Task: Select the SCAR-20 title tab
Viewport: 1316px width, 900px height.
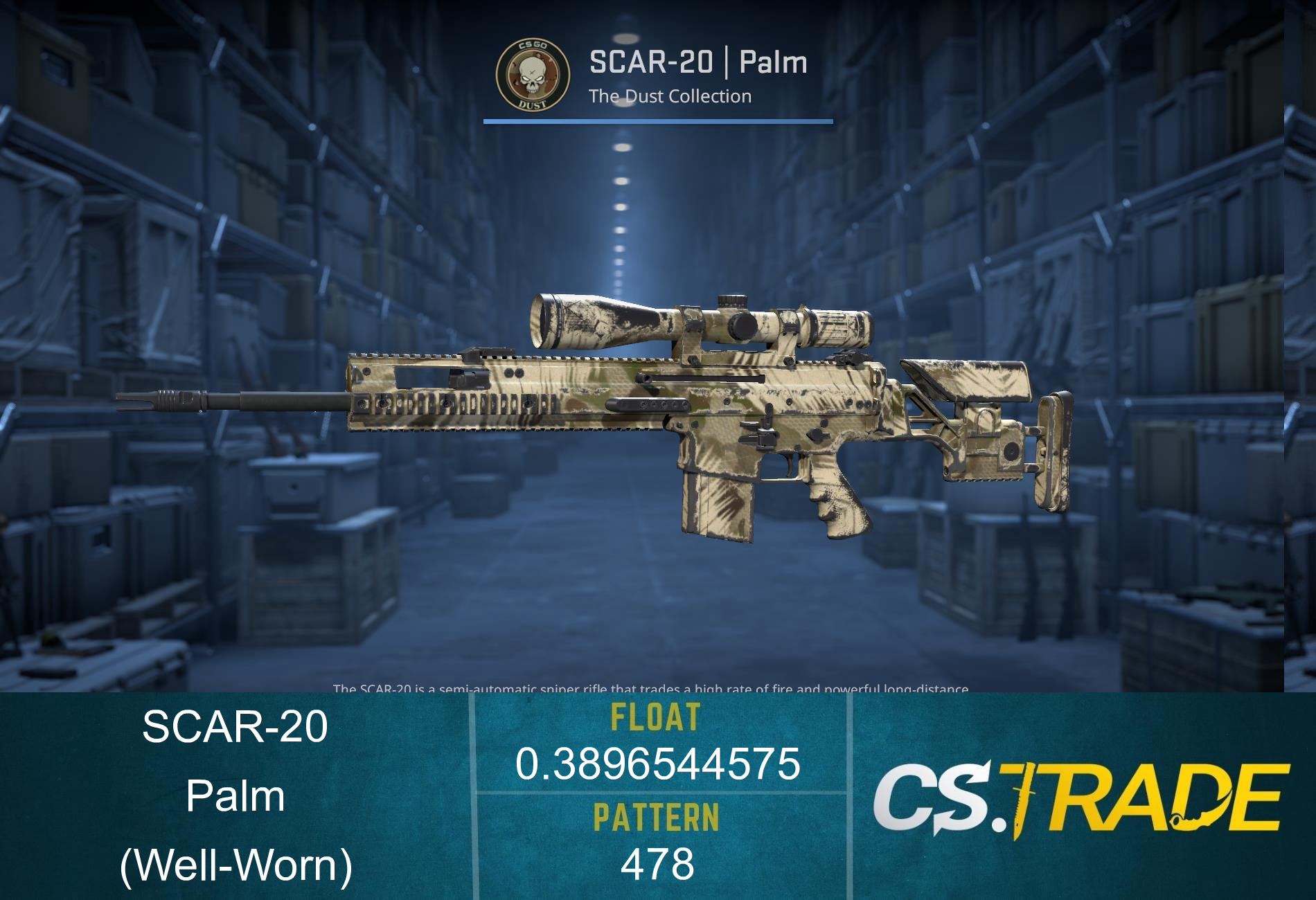Action: (x=651, y=62)
